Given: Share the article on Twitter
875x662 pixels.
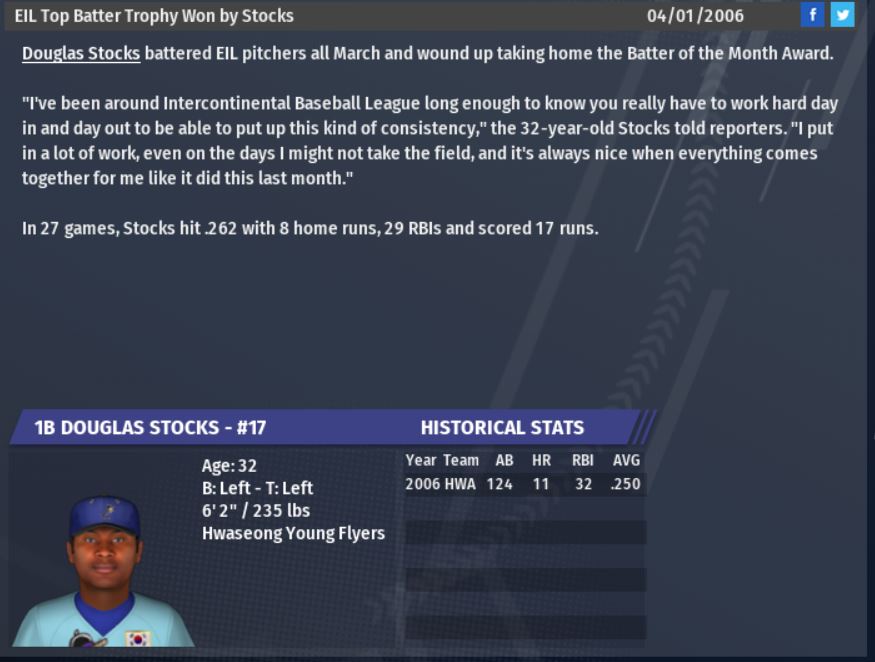Looking at the screenshot, I should click(842, 15).
